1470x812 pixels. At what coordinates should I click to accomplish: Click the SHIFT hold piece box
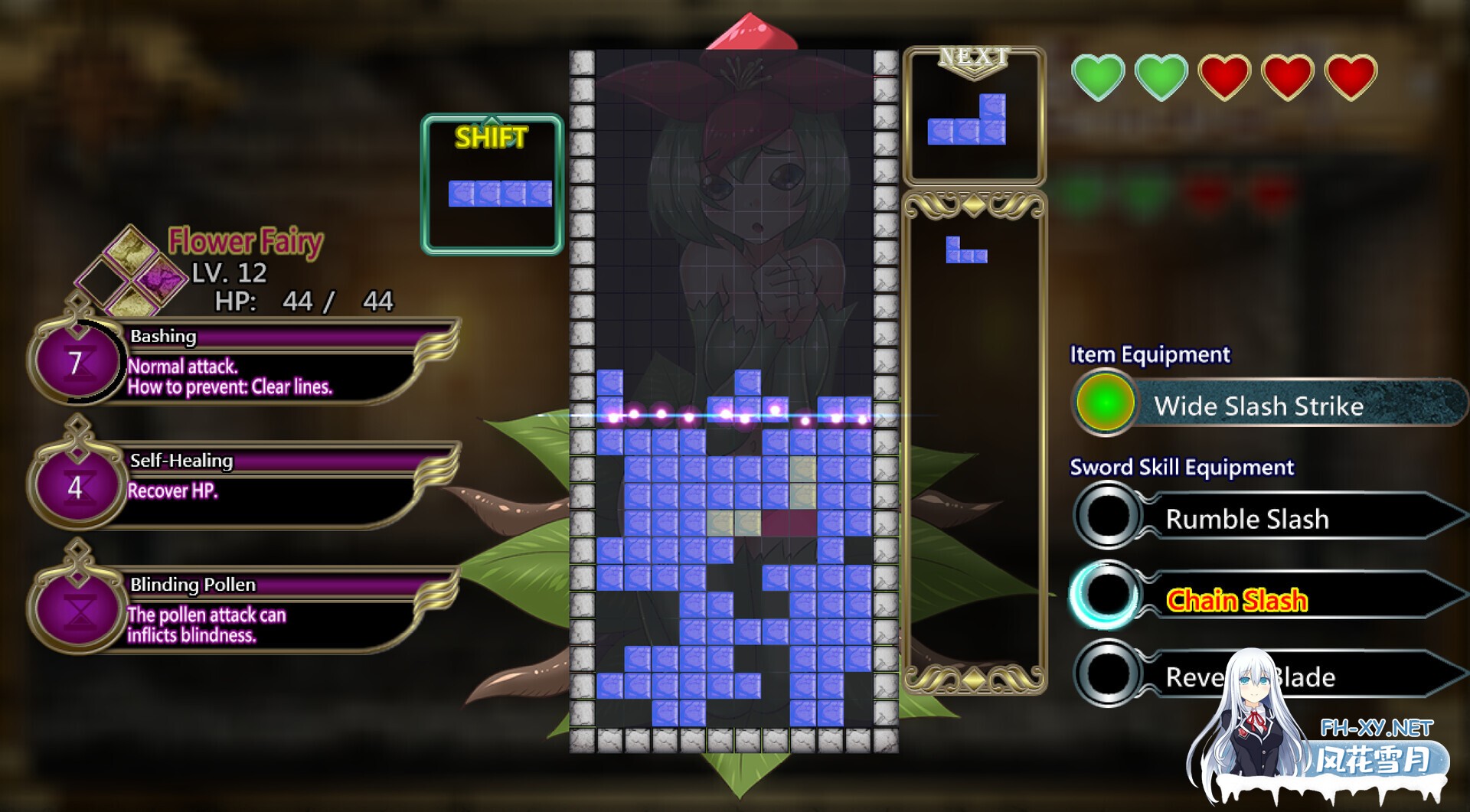(492, 184)
